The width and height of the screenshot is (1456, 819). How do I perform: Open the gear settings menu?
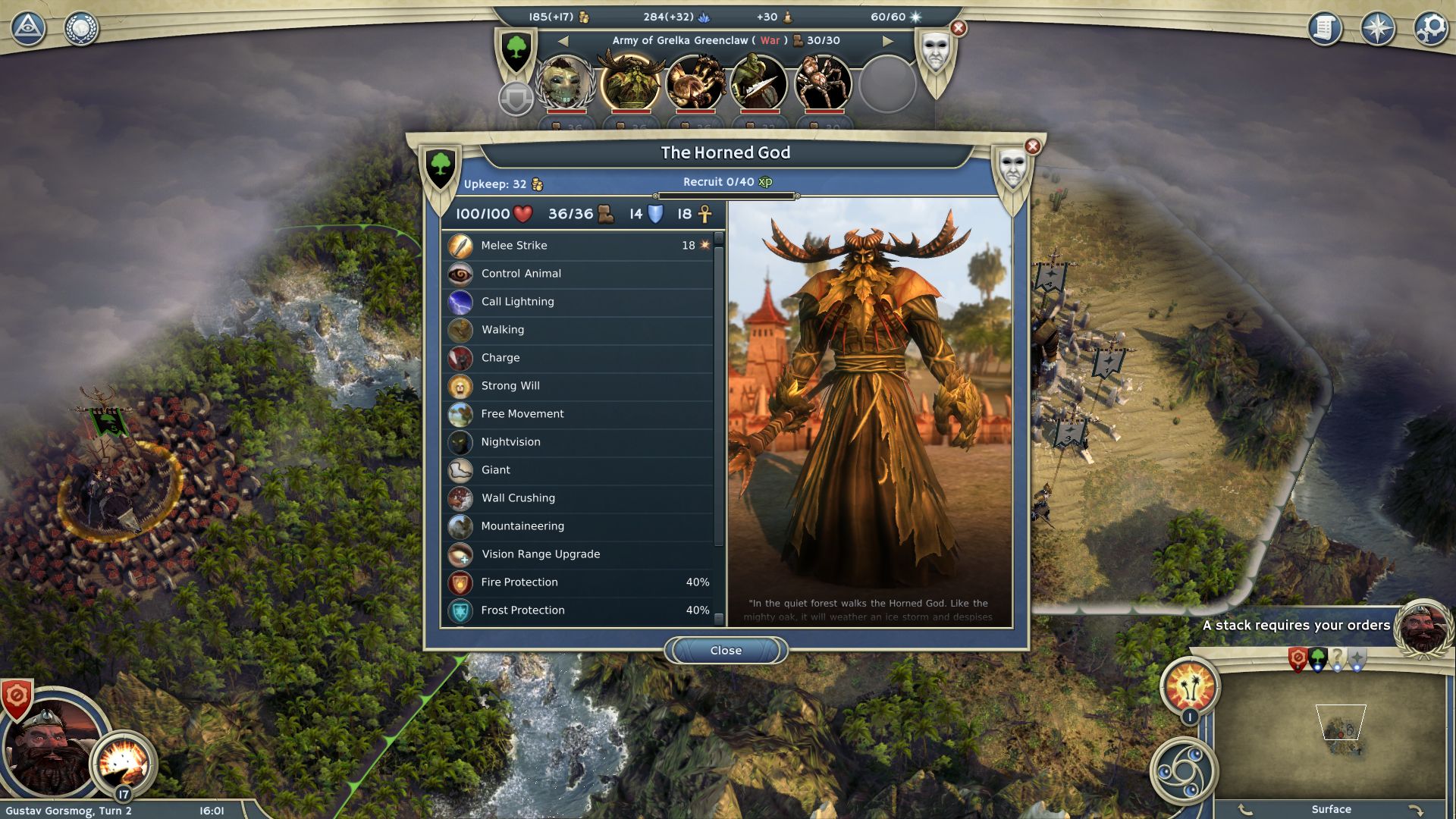pyautogui.click(x=1431, y=29)
